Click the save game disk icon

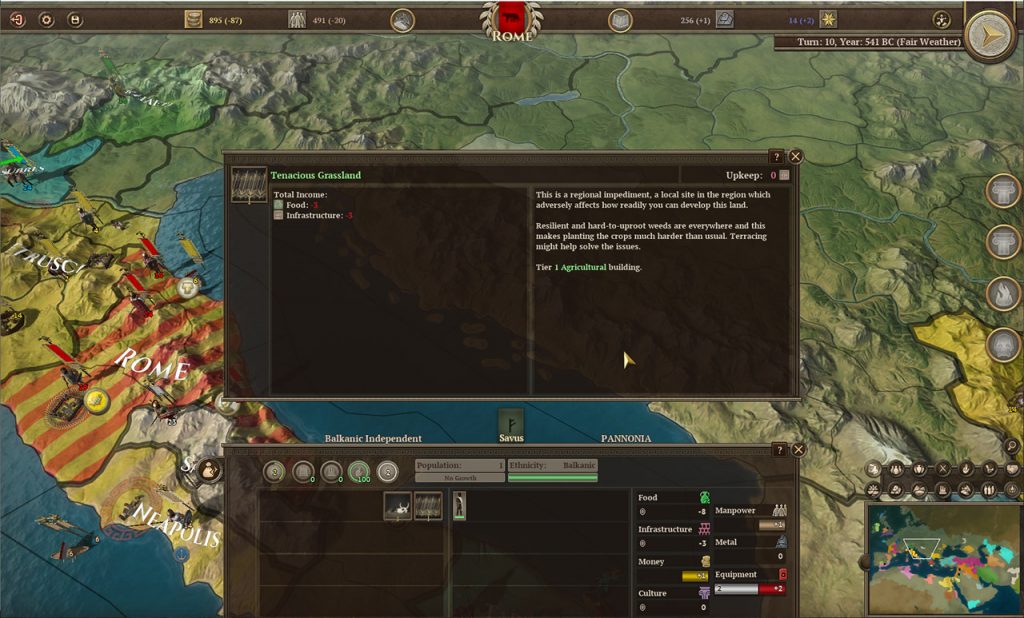click(x=74, y=19)
